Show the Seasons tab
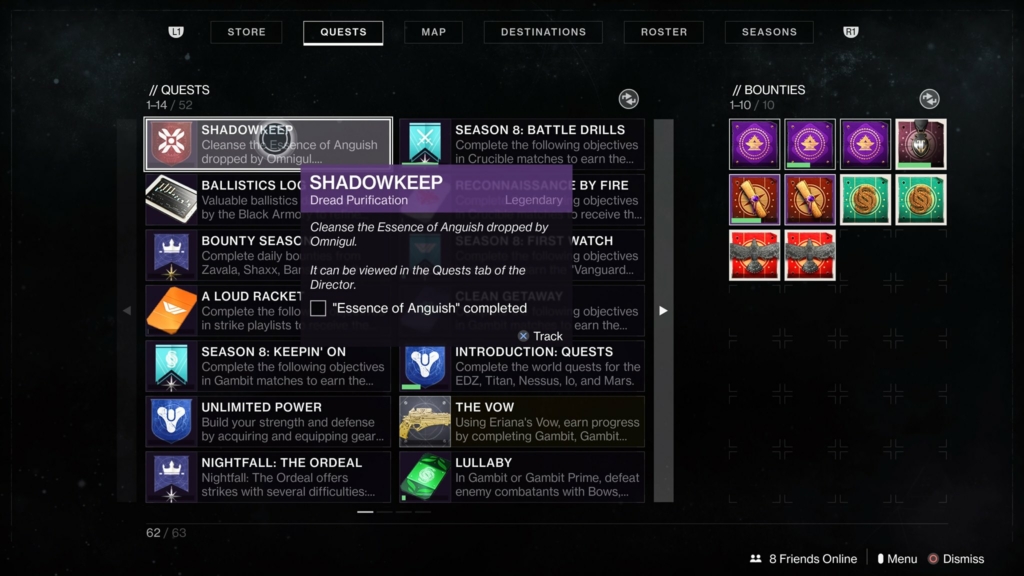The image size is (1024, 576). pyautogui.click(x=769, y=32)
